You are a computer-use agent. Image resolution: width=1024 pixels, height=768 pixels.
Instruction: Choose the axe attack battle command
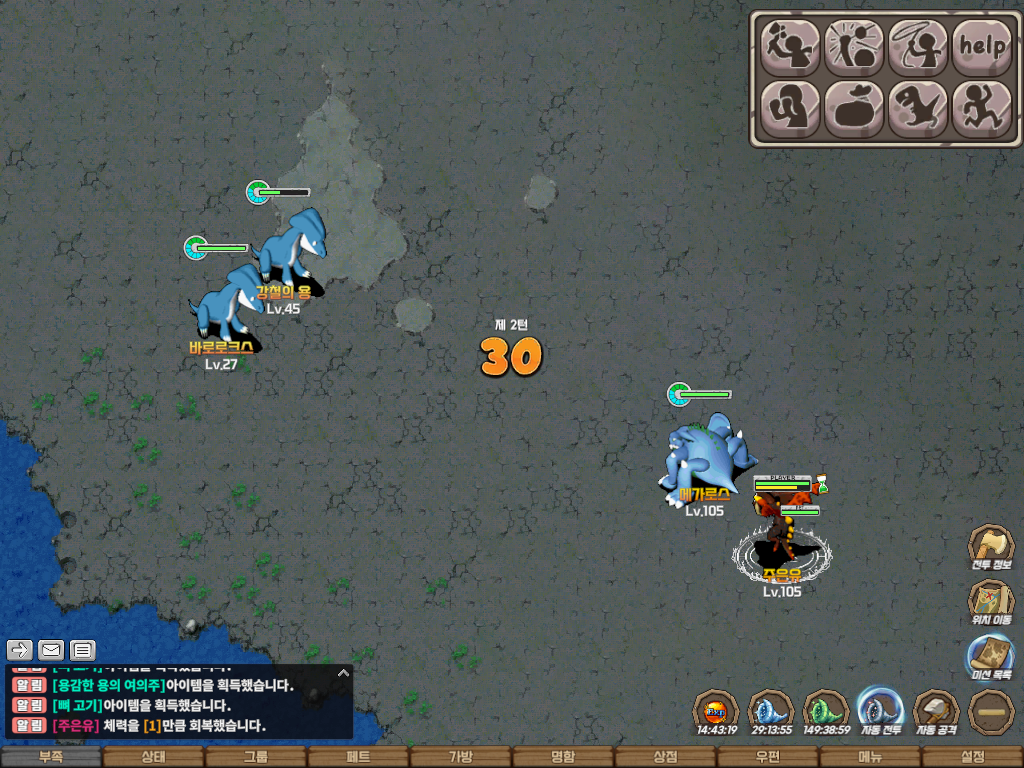791,46
